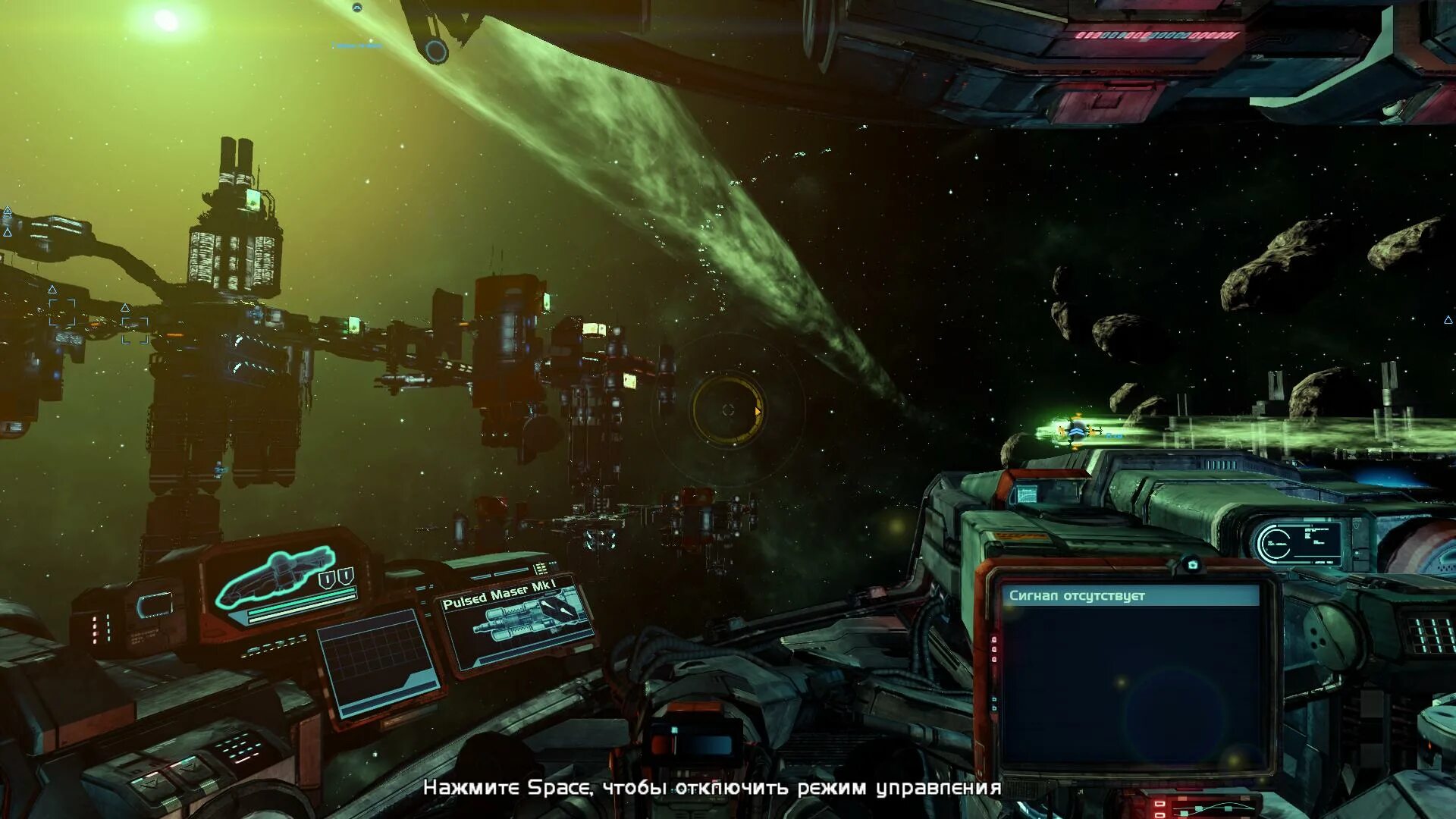1456x819 pixels.
Task: Select the Pulsed Maser Mk I weapon panel
Action: [517, 623]
